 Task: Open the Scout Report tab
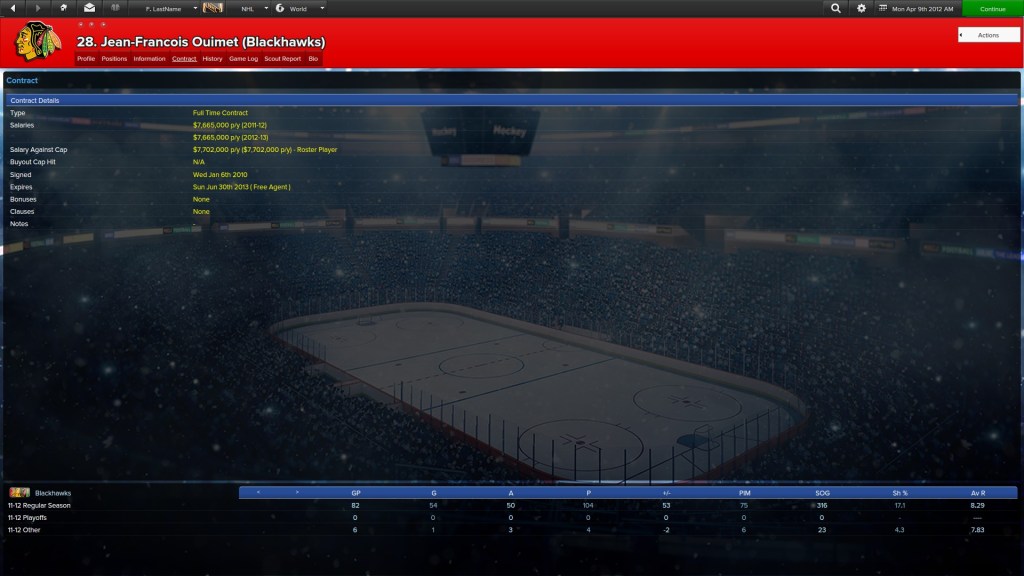tap(282, 59)
